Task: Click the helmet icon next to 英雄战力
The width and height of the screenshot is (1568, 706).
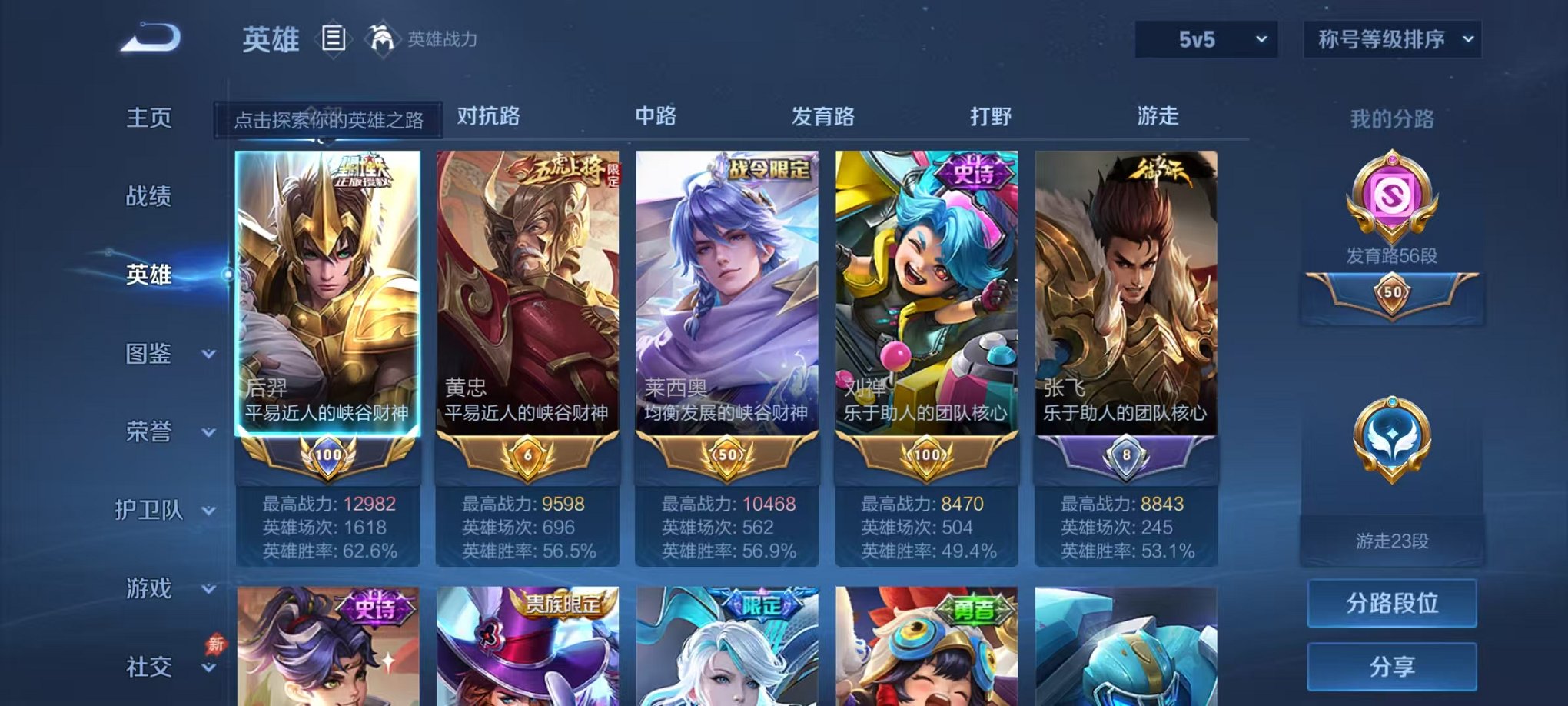Action: click(x=380, y=37)
